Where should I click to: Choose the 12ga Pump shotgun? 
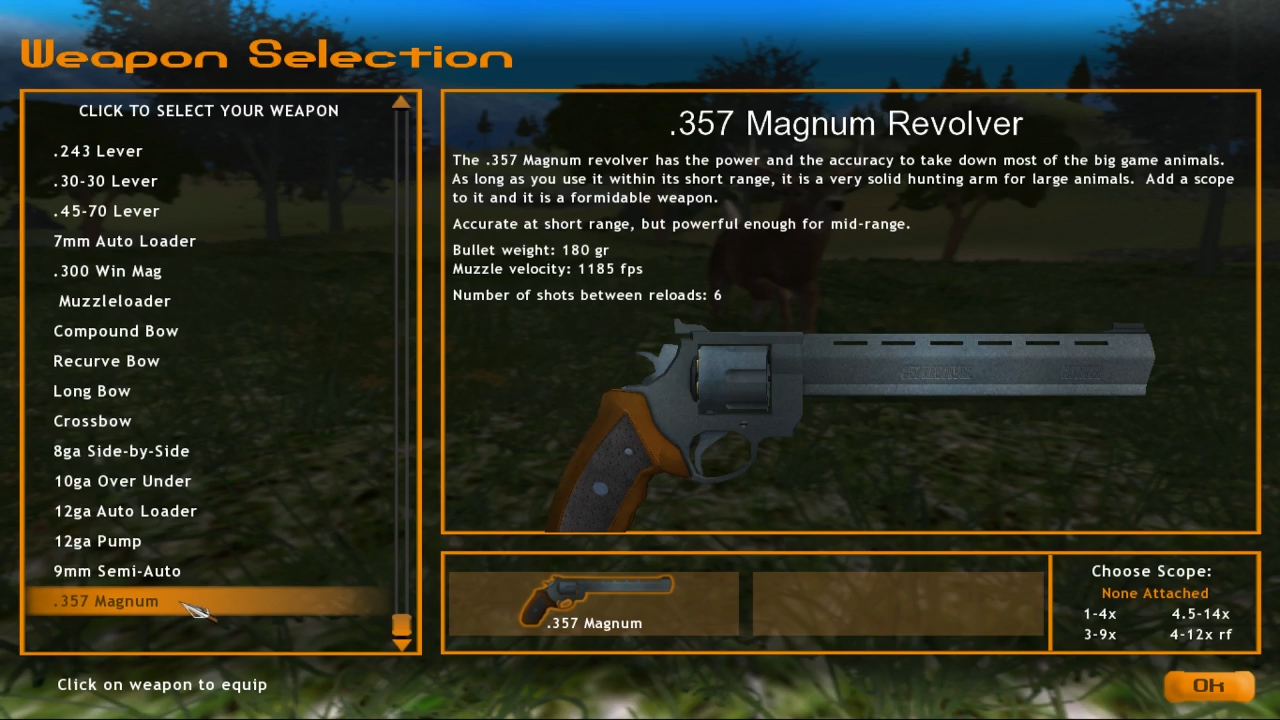pyautogui.click(x=97, y=540)
